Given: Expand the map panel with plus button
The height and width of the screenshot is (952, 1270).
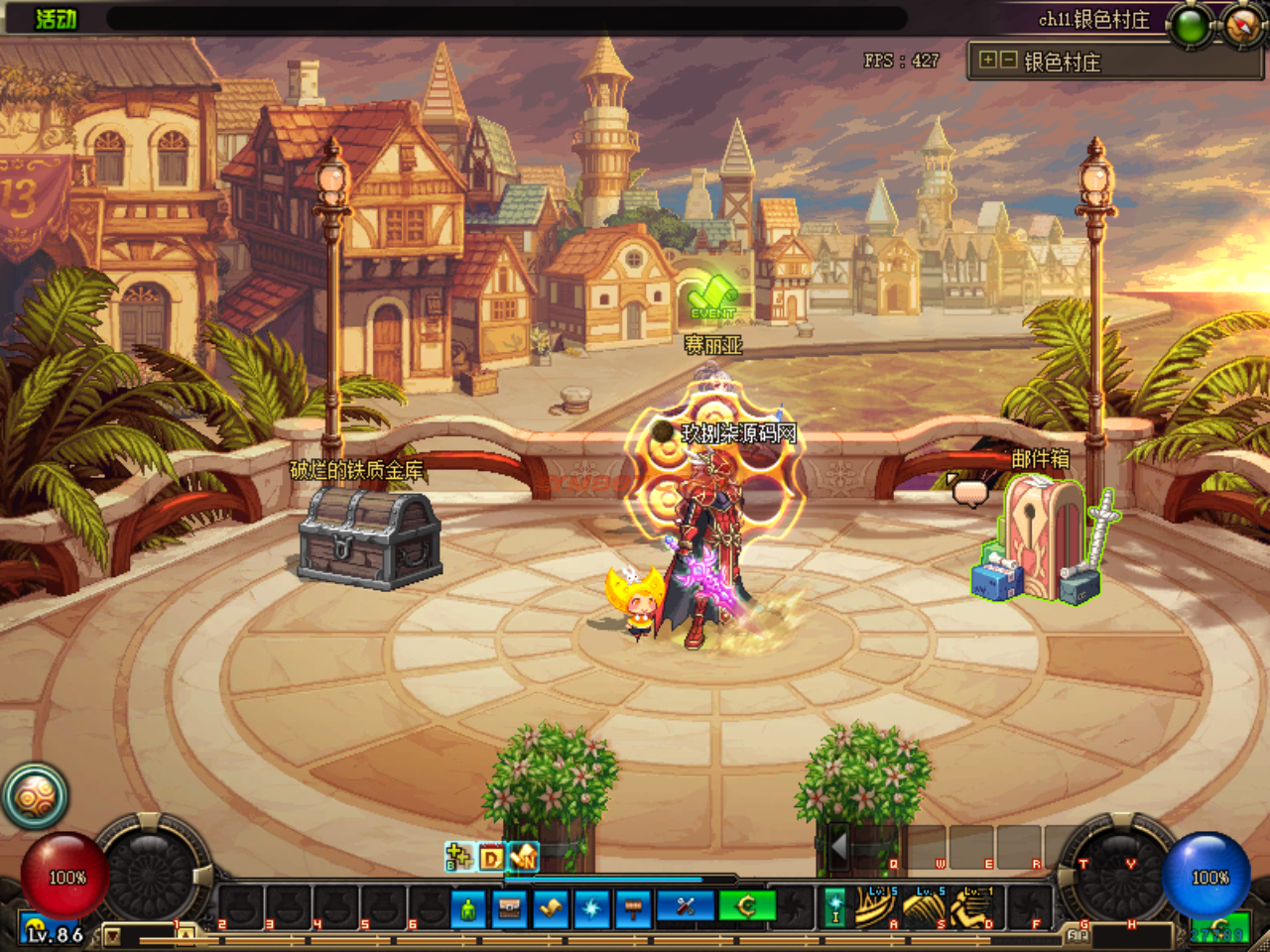Looking at the screenshot, I should [x=988, y=60].
